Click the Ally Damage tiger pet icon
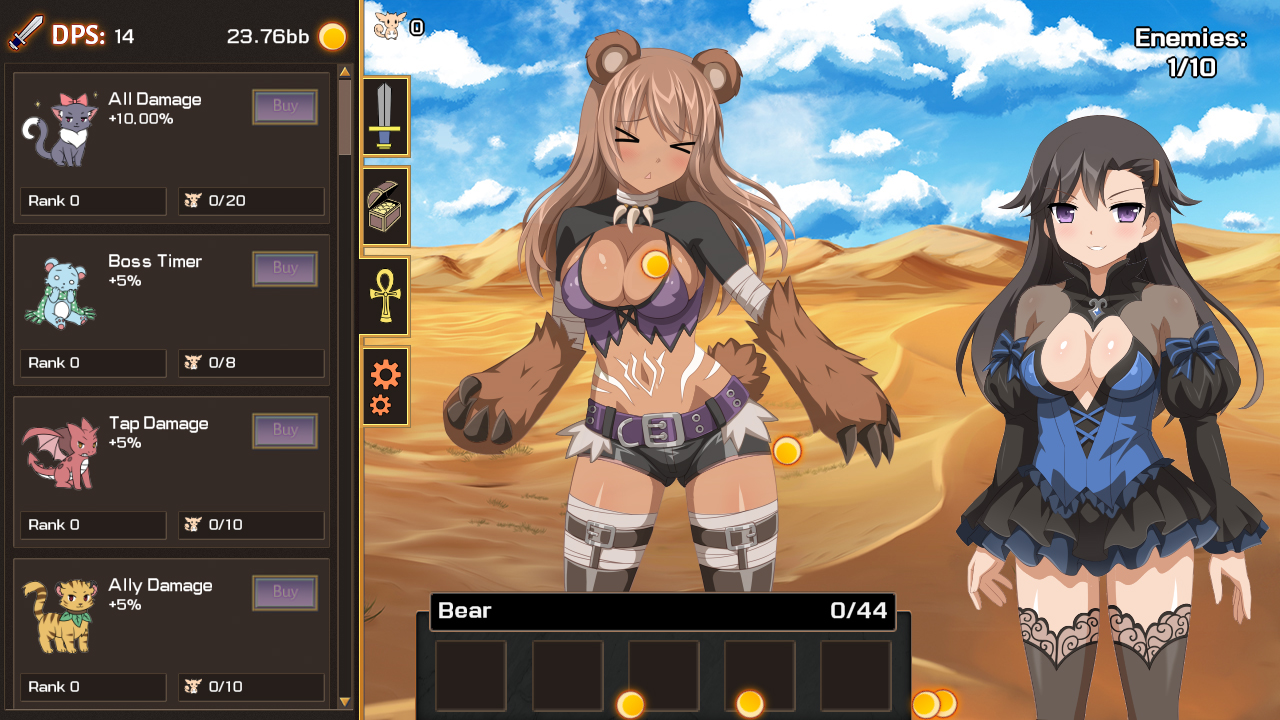Viewport: 1280px width, 720px height. point(60,614)
